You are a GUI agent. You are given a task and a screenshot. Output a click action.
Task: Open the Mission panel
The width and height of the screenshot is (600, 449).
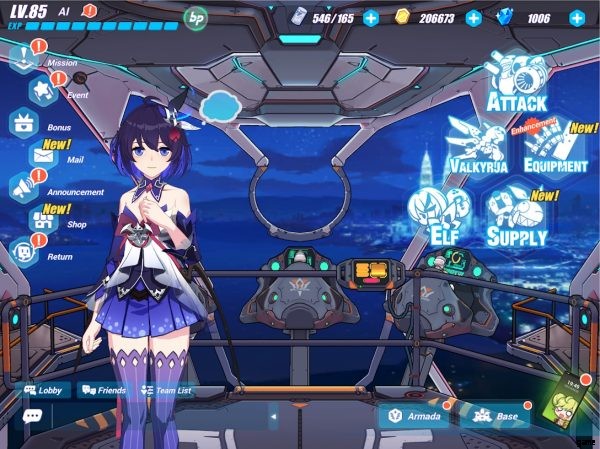click(24, 59)
